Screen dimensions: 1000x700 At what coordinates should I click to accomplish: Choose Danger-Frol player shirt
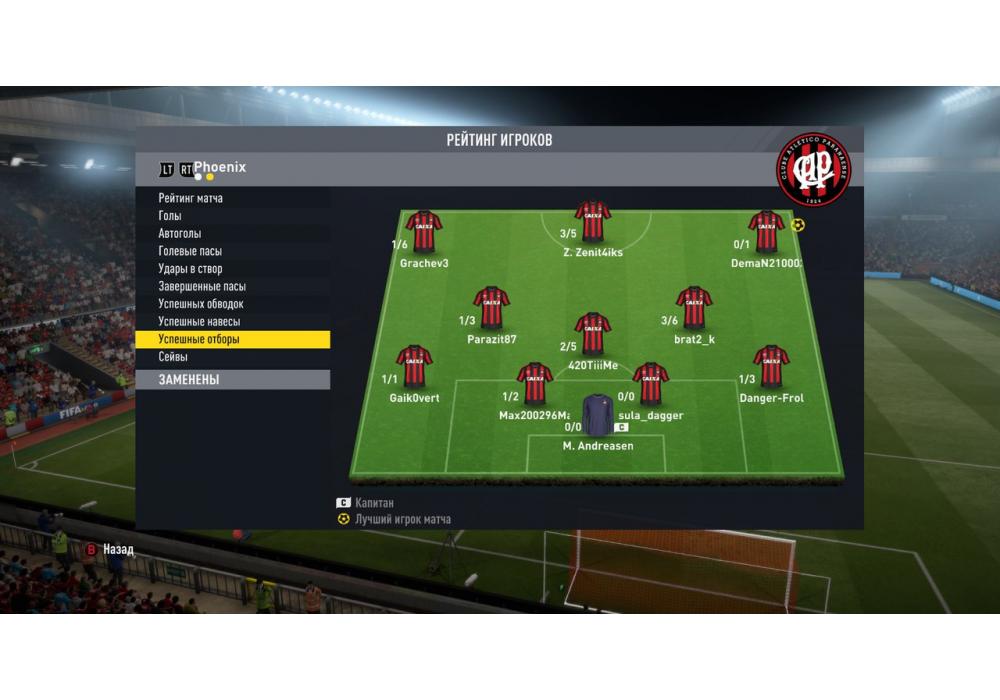(x=771, y=366)
